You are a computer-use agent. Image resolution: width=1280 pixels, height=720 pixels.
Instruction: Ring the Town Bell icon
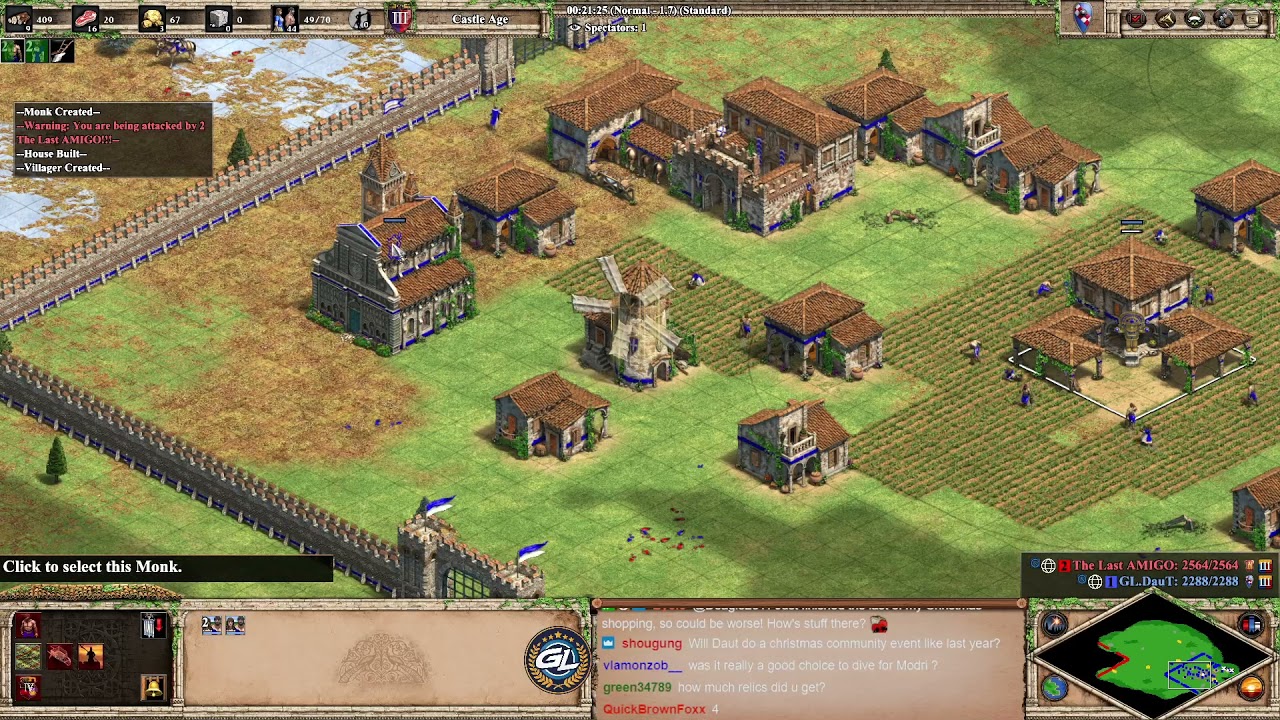point(154,687)
